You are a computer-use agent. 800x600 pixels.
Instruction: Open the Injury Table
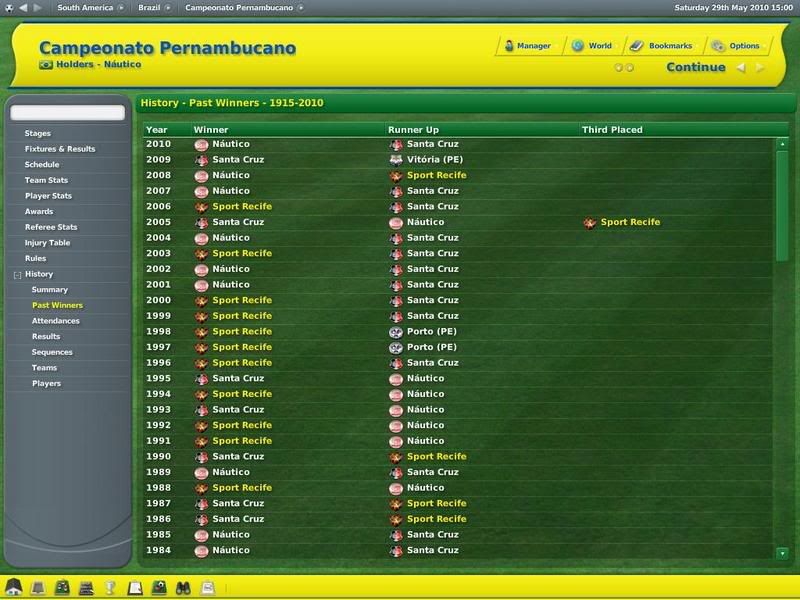[x=45, y=243]
